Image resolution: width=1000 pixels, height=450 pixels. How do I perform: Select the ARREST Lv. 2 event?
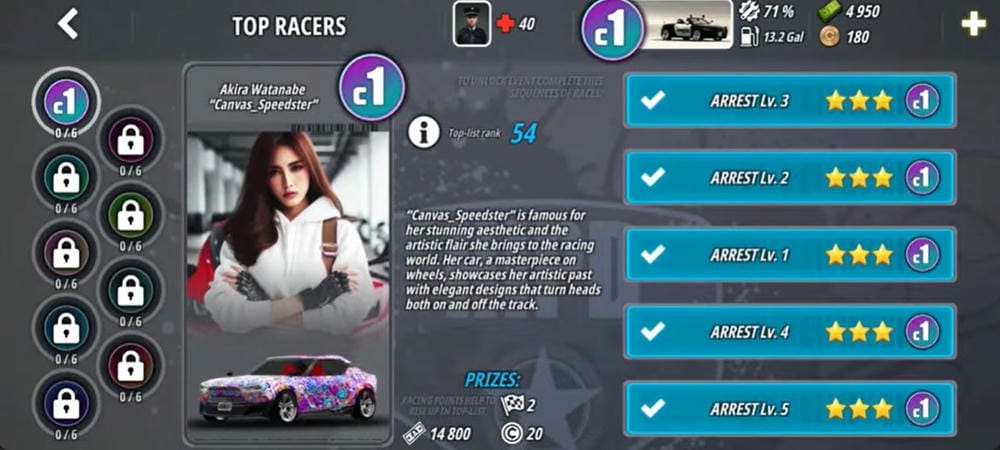[x=789, y=177]
